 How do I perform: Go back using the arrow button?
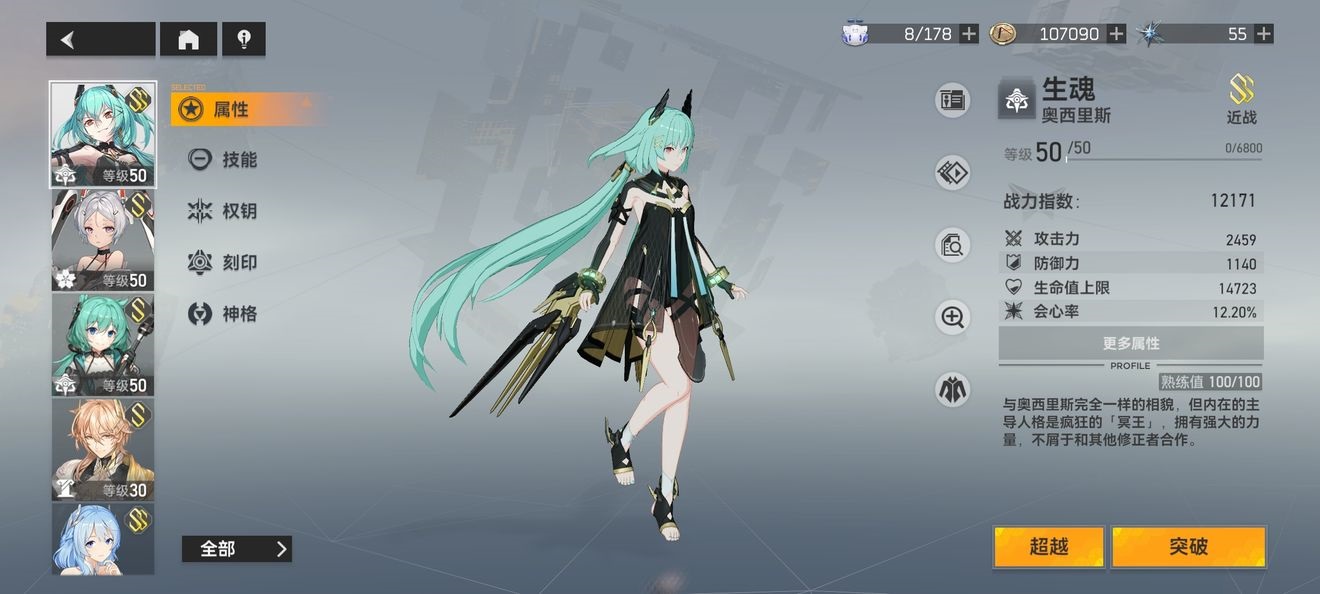(x=100, y=40)
